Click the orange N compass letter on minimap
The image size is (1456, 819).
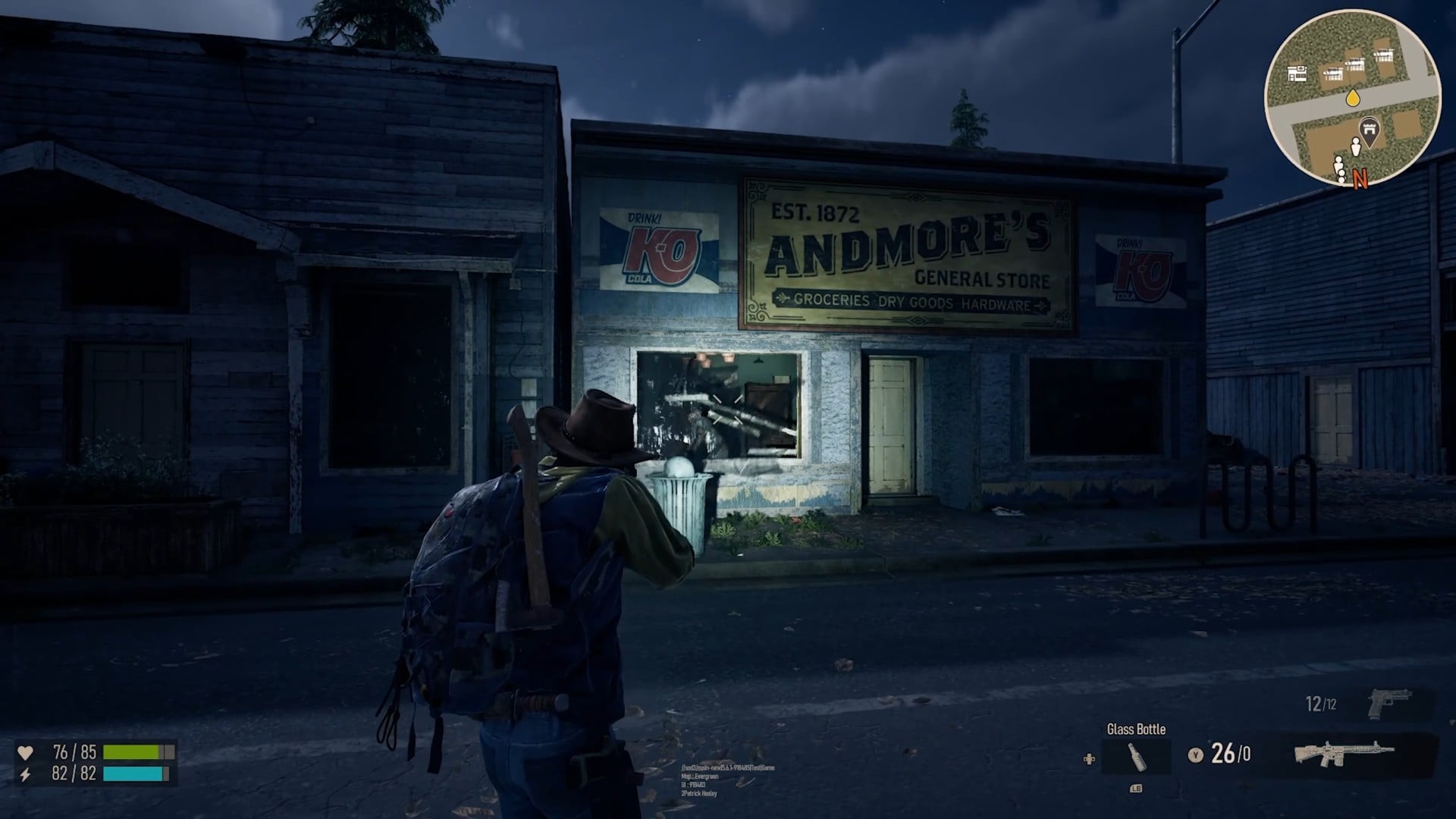pos(1360,177)
